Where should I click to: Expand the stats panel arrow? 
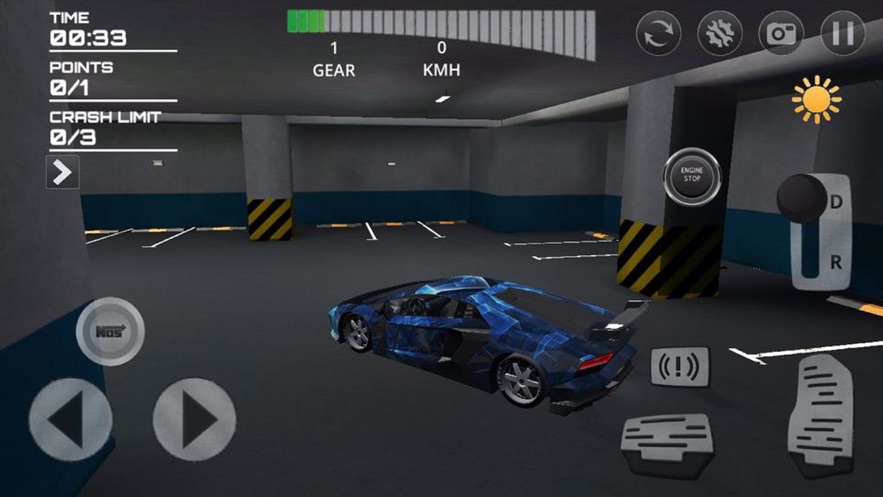(62, 172)
